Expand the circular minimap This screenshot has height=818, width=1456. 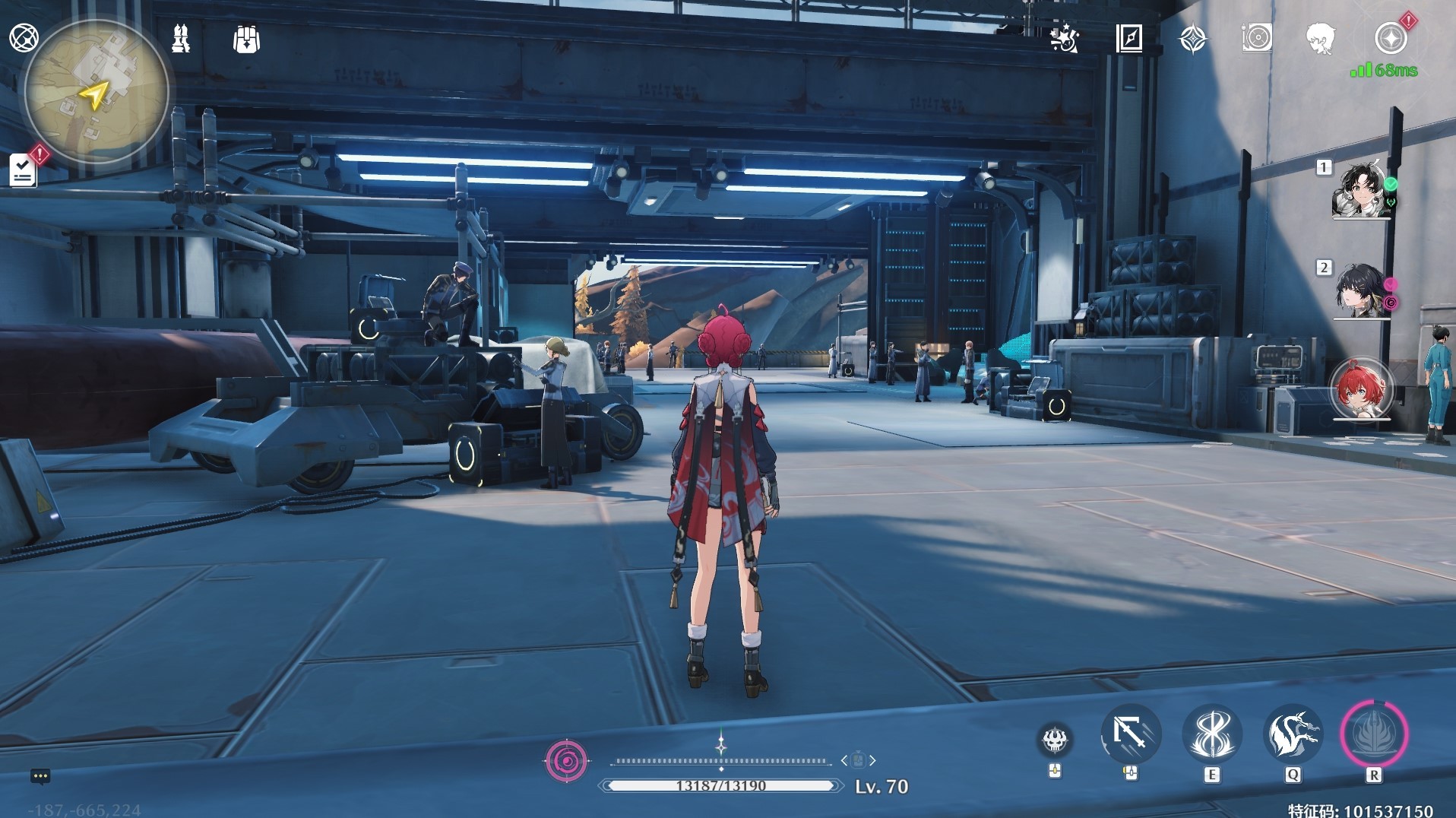[97, 92]
